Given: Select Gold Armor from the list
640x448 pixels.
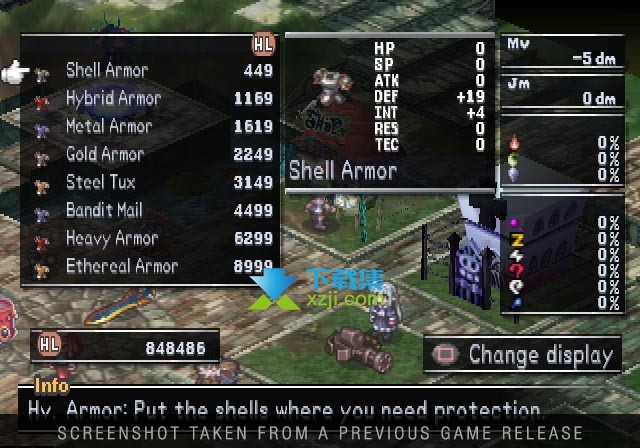Looking at the screenshot, I should 105,154.
